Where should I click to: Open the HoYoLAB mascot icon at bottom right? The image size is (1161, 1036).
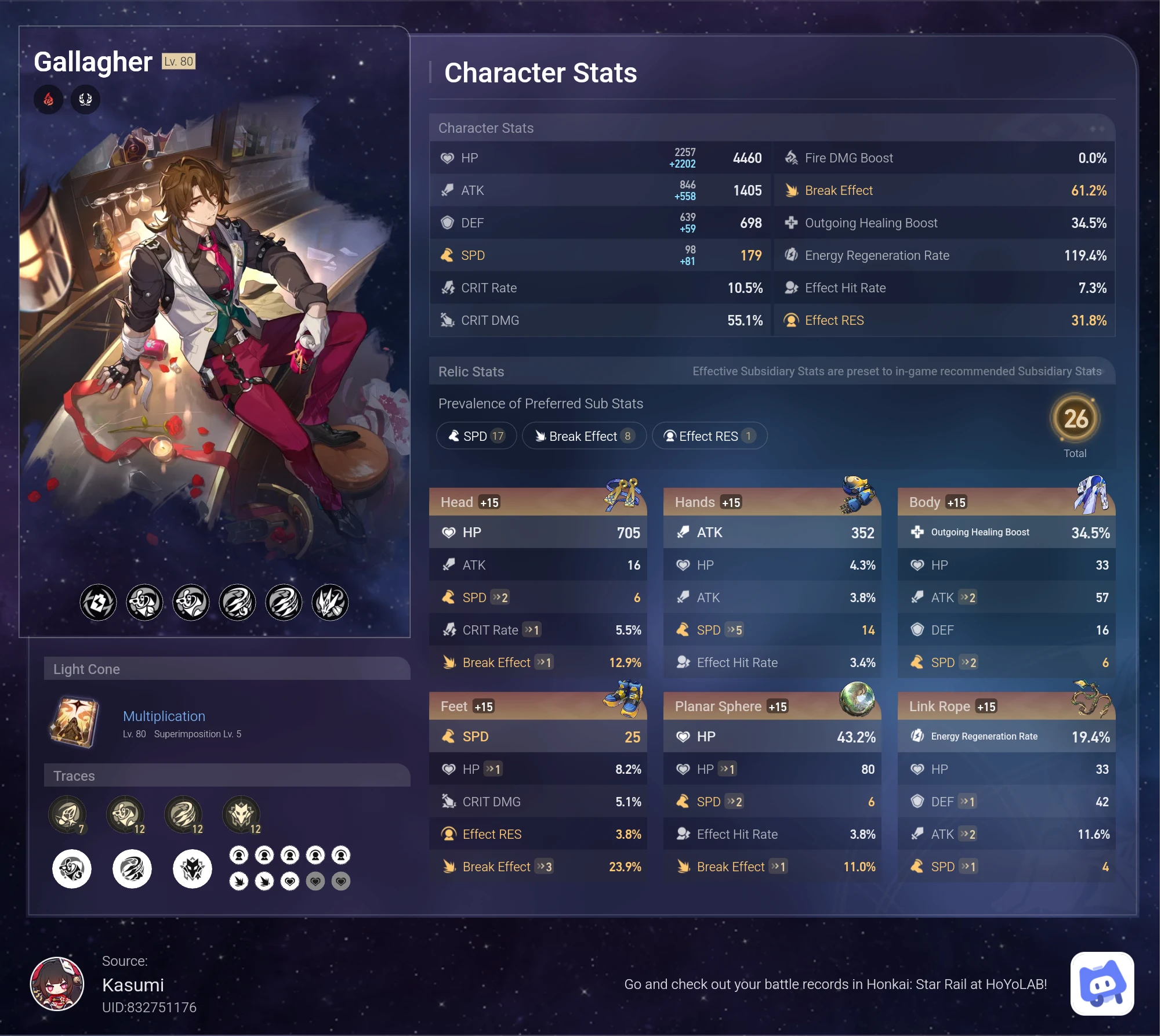point(1101,984)
